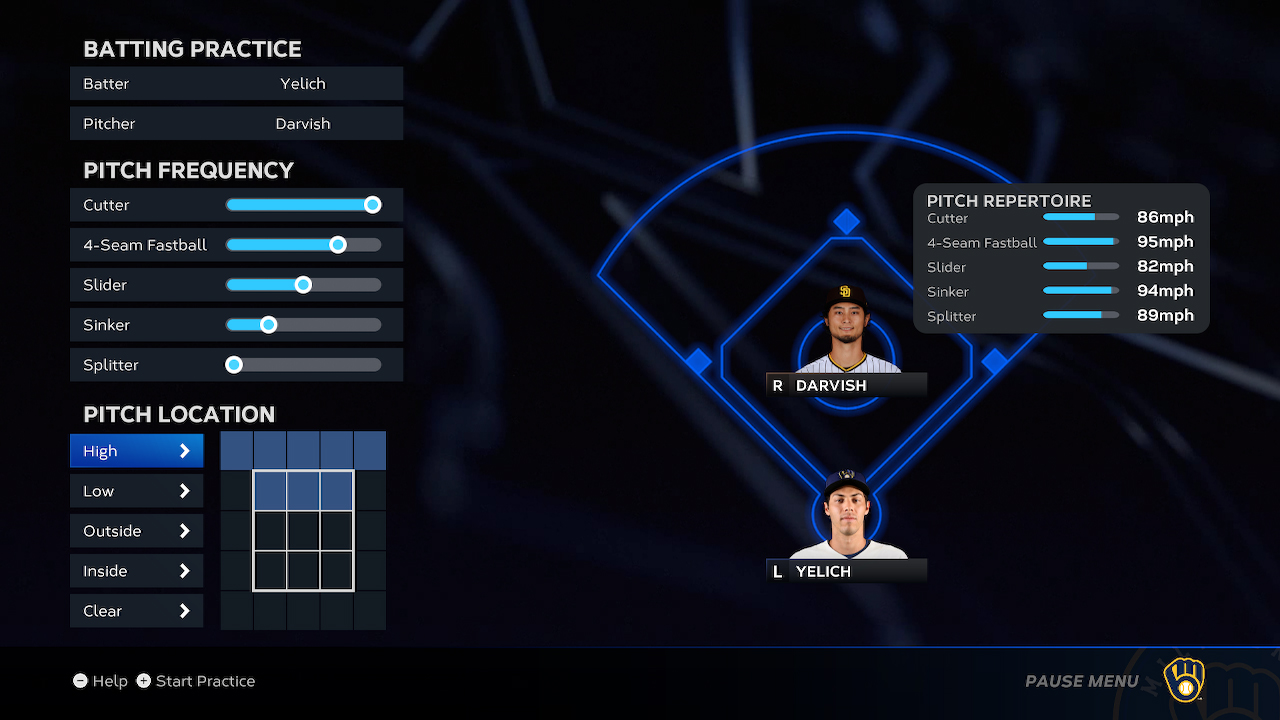The height and width of the screenshot is (720, 1280).
Task: Toggle the center strike zone cell
Action: [303, 530]
